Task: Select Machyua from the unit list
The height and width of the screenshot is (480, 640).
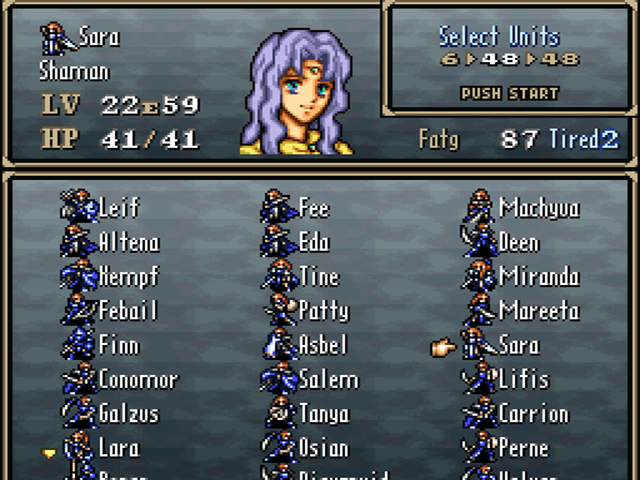Action: click(538, 208)
